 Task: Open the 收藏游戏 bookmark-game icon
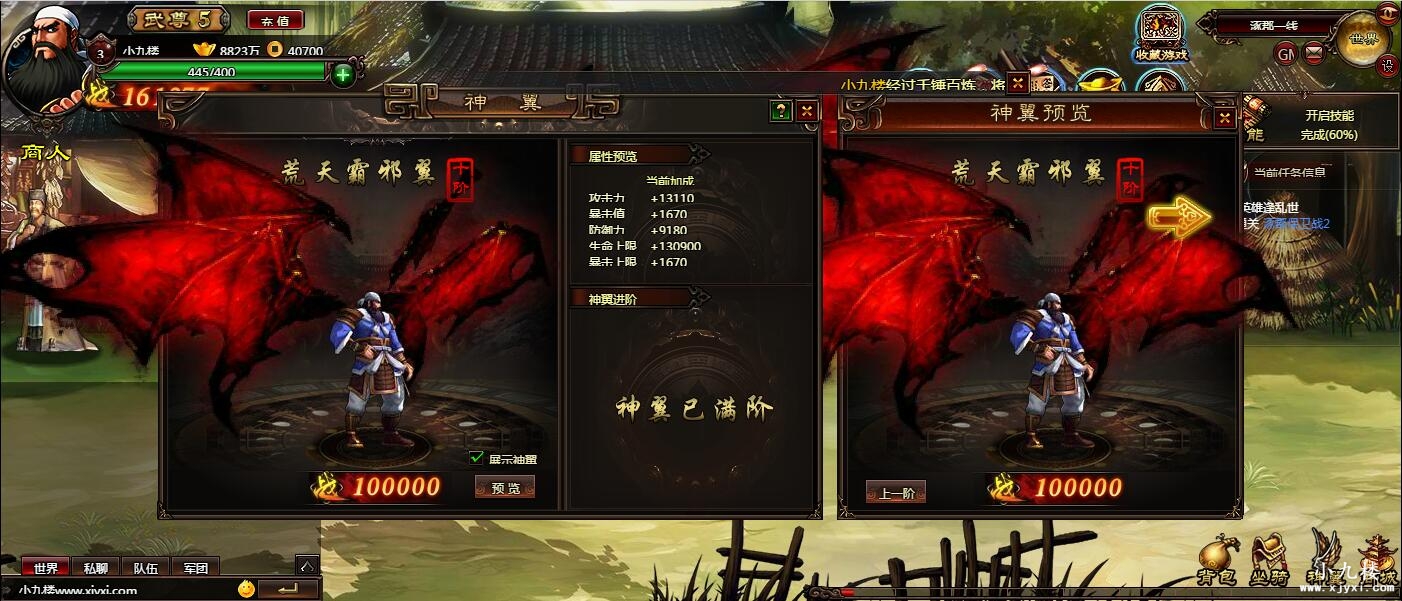[1160, 35]
